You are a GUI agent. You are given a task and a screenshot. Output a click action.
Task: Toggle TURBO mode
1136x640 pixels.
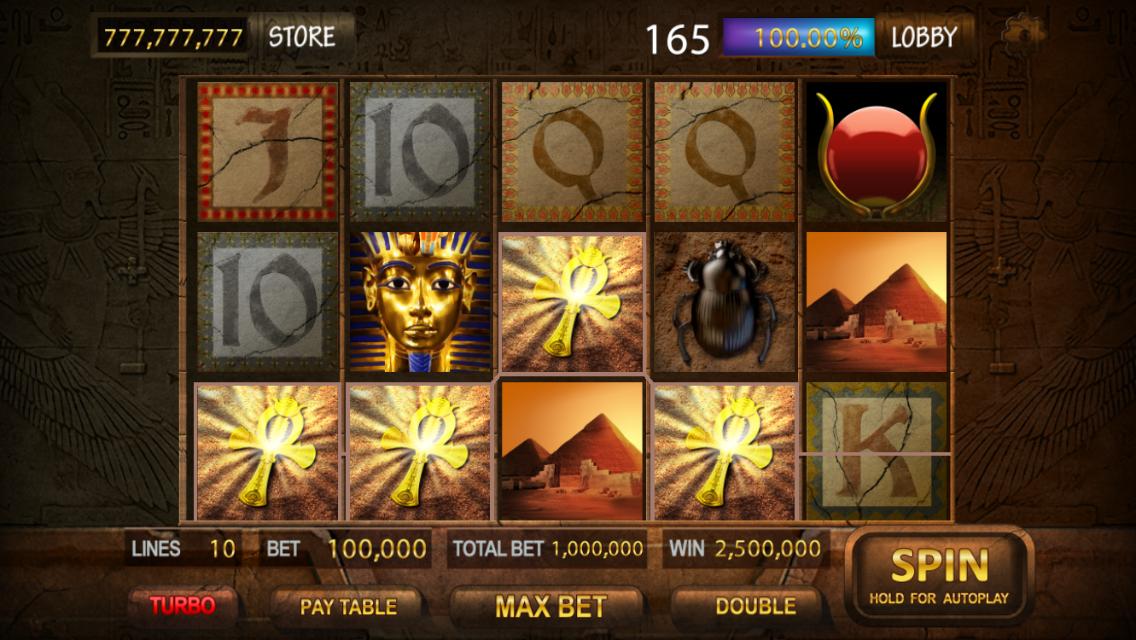pos(182,605)
